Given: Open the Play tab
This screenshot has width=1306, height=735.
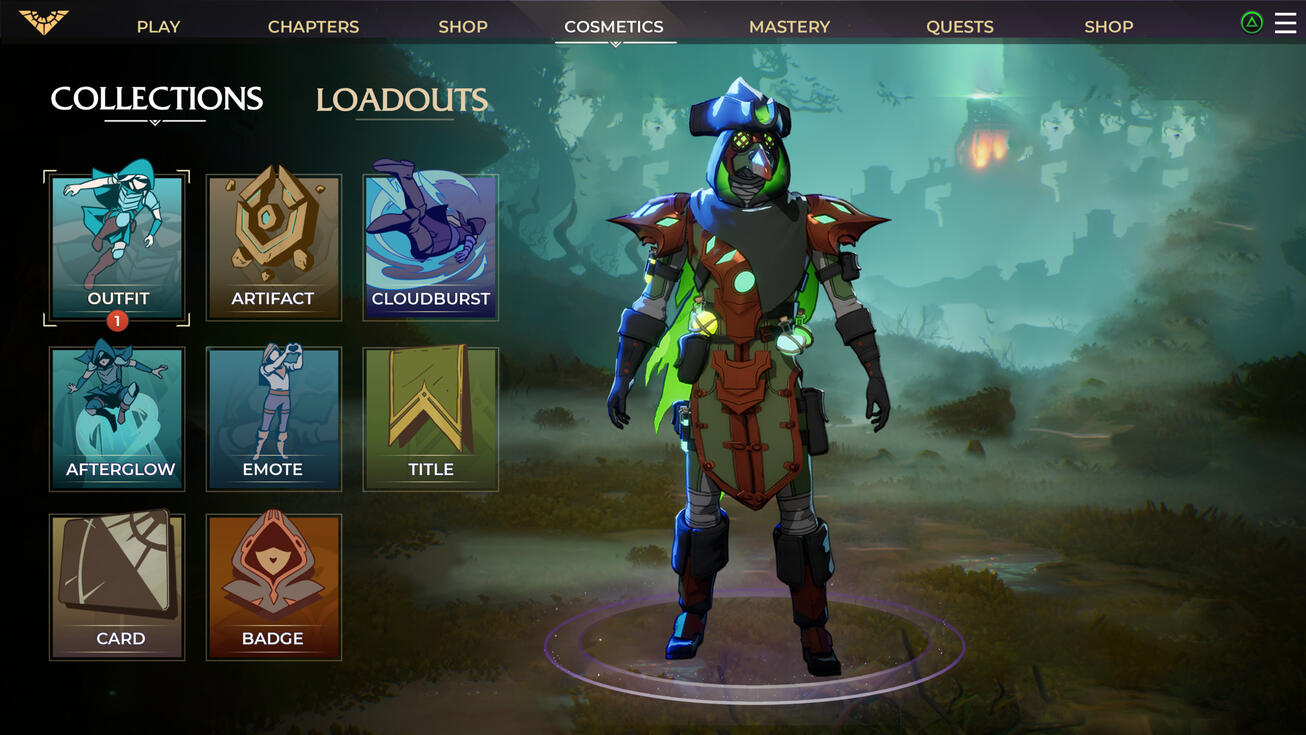Looking at the screenshot, I should (x=158, y=27).
